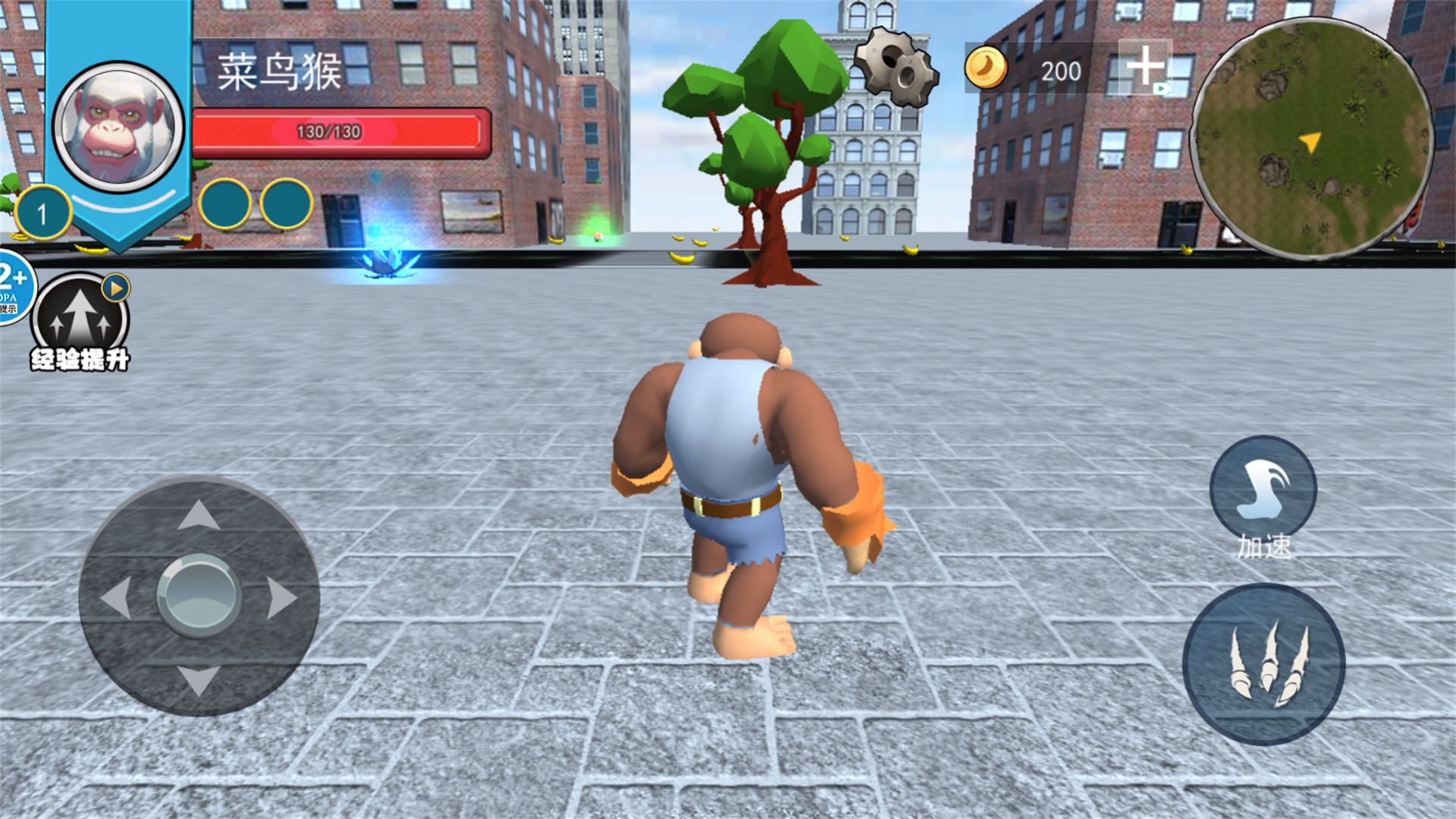Click the white gorilla avatar portrait
This screenshot has width=1456, height=819.
pyautogui.click(x=118, y=126)
